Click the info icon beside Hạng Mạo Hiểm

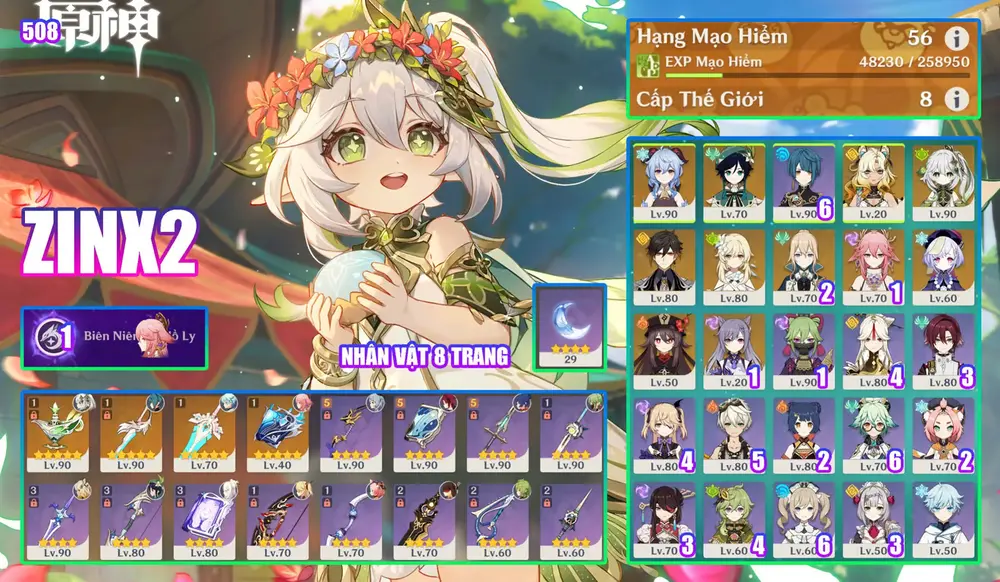[x=957, y=39]
